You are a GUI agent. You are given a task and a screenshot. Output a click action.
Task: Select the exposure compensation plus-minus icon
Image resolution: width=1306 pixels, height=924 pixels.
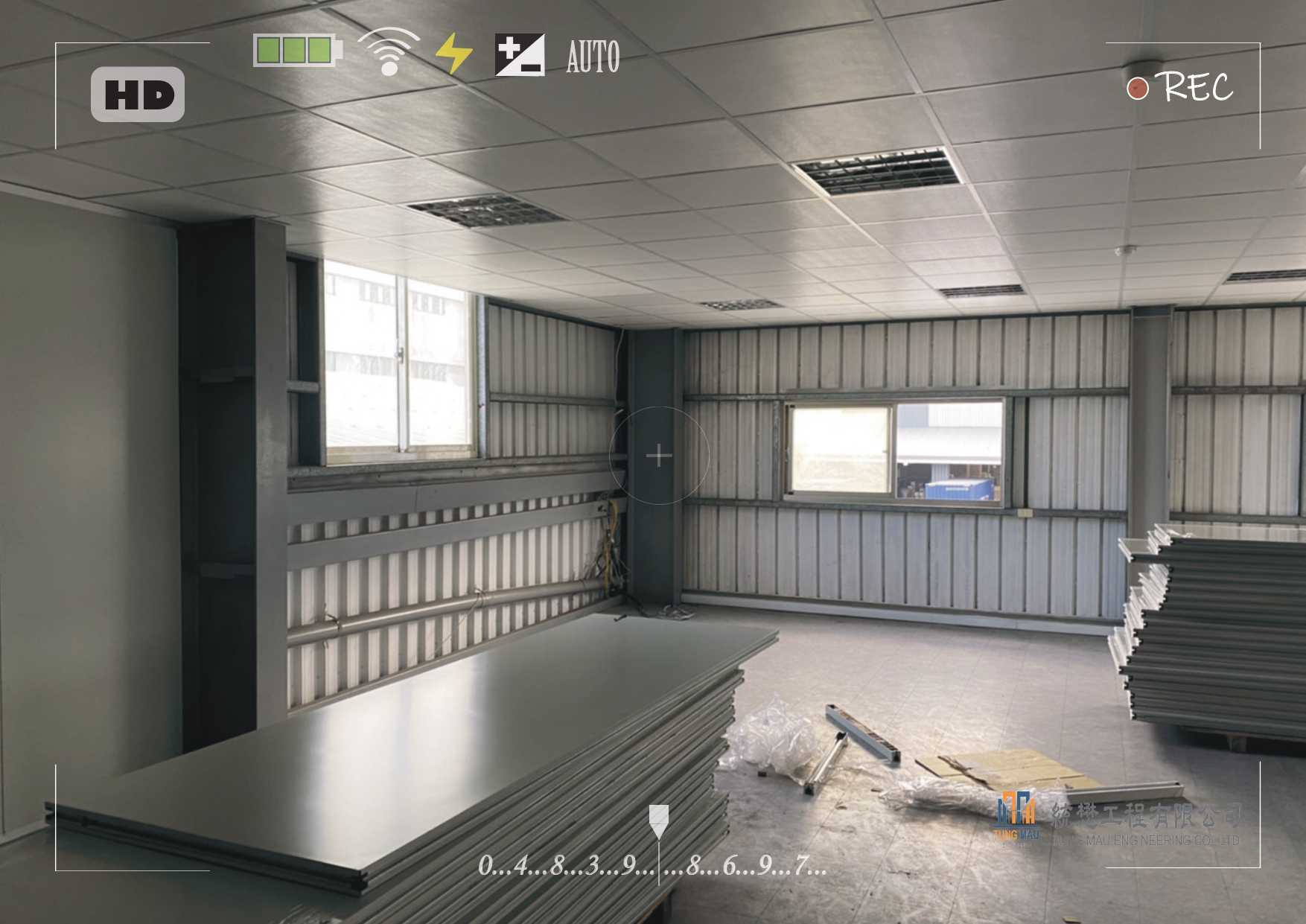tap(520, 54)
